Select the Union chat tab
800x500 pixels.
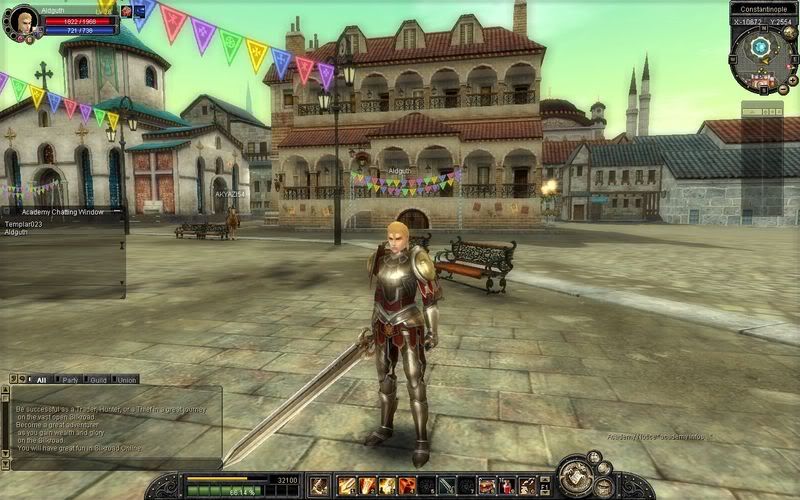[127, 380]
